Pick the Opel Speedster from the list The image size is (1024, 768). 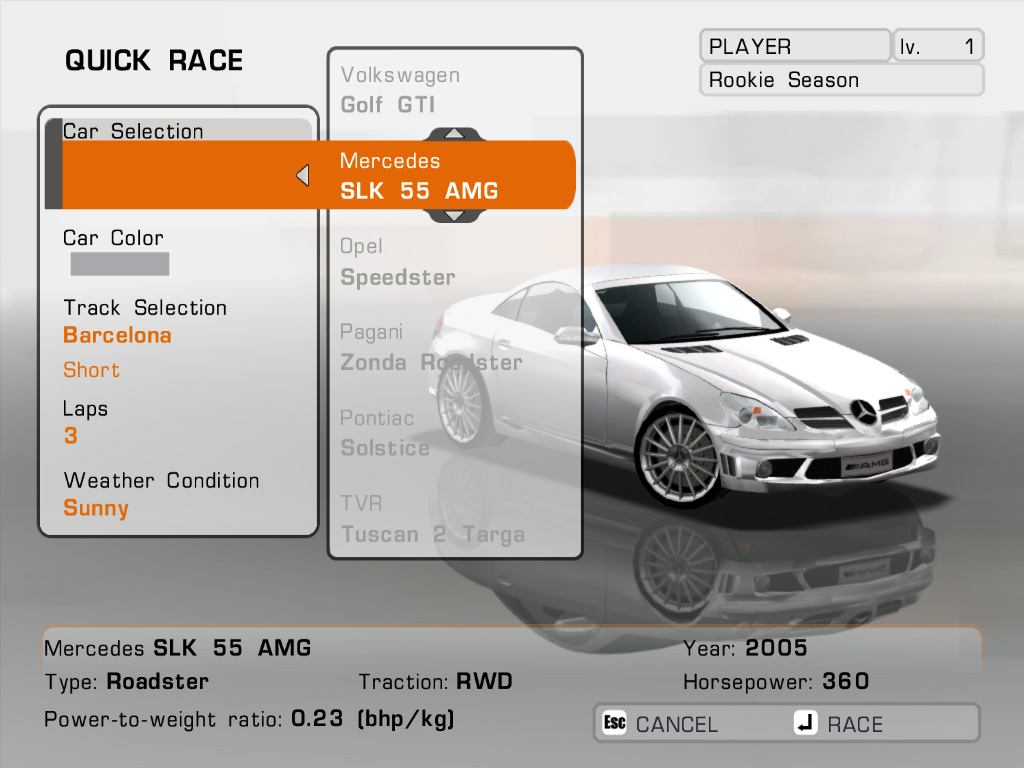[x=397, y=262]
